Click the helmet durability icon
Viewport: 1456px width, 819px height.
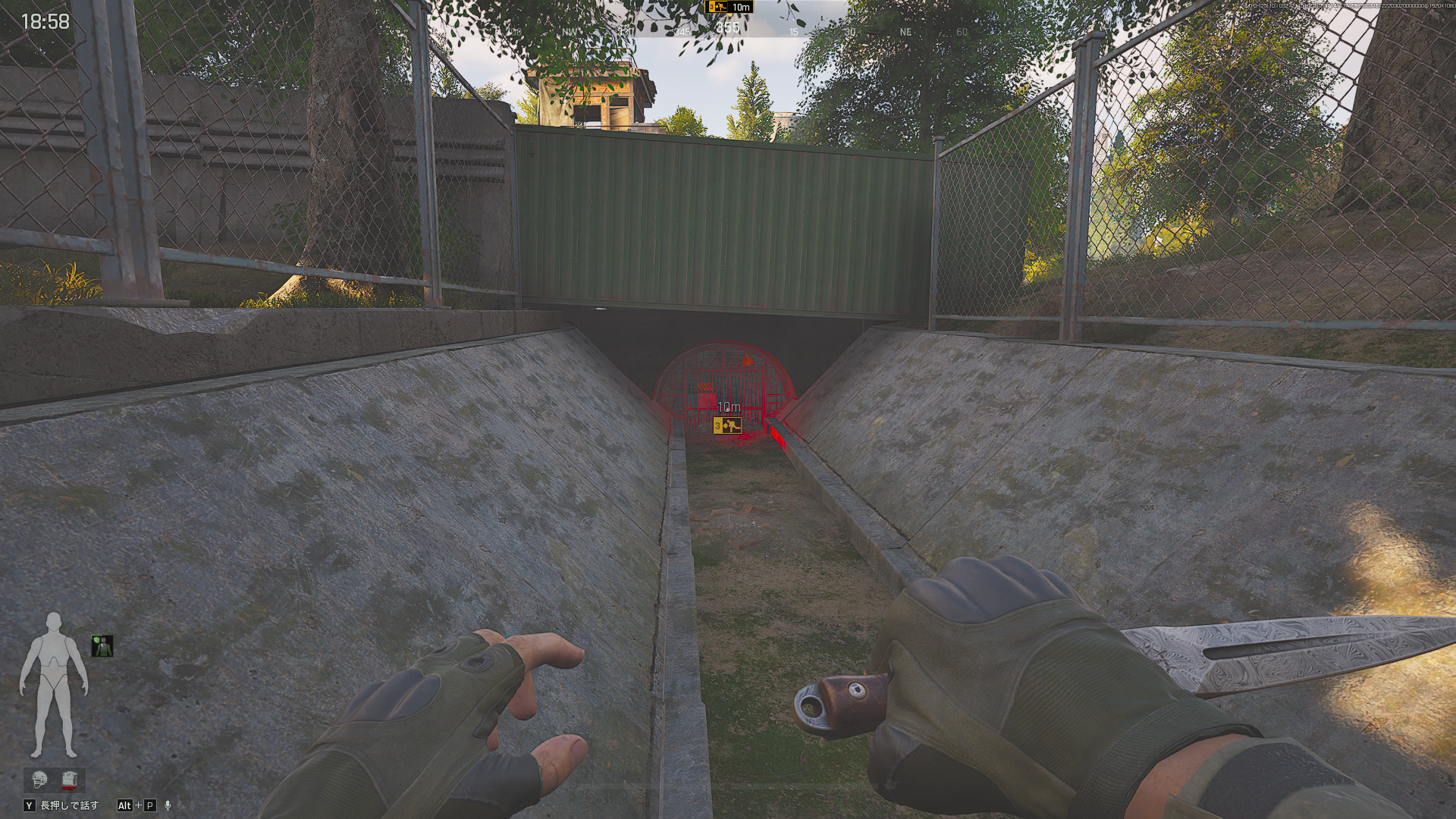click(x=39, y=779)
